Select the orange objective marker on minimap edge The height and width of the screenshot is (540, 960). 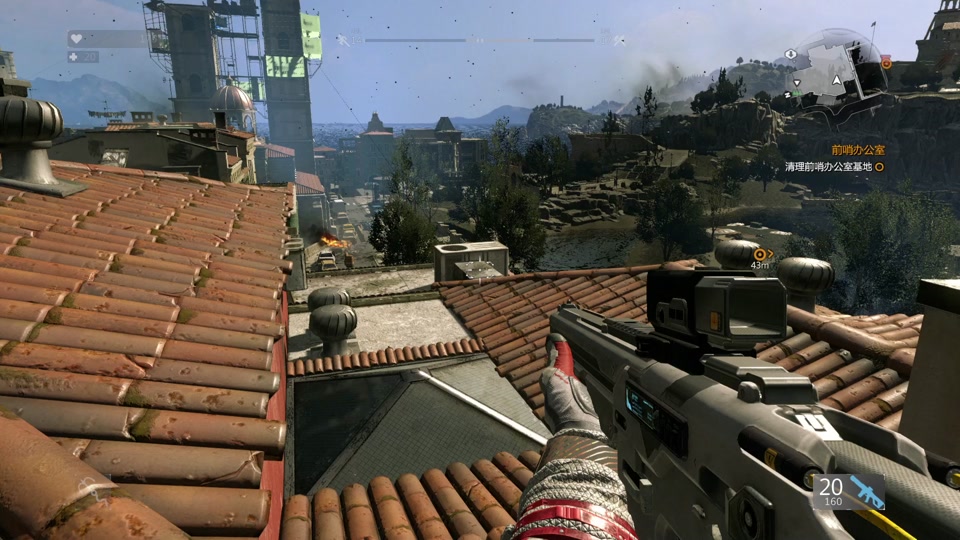pos(886,63)
